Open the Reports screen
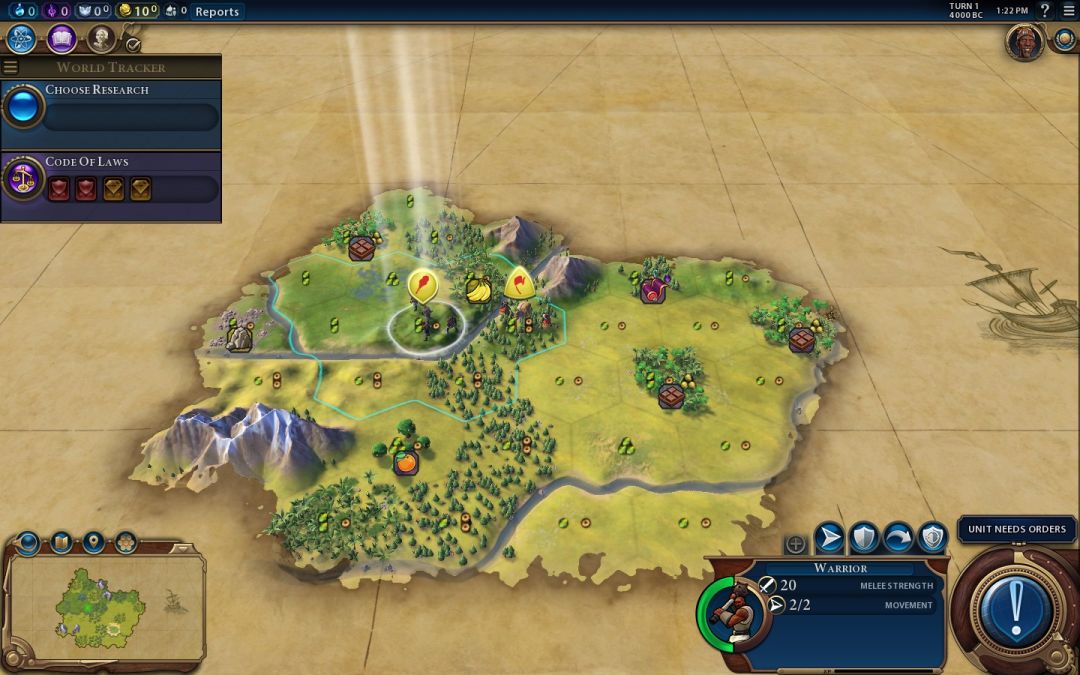Viewport: 1080px width, 675px height. click(x=217, y=11)
